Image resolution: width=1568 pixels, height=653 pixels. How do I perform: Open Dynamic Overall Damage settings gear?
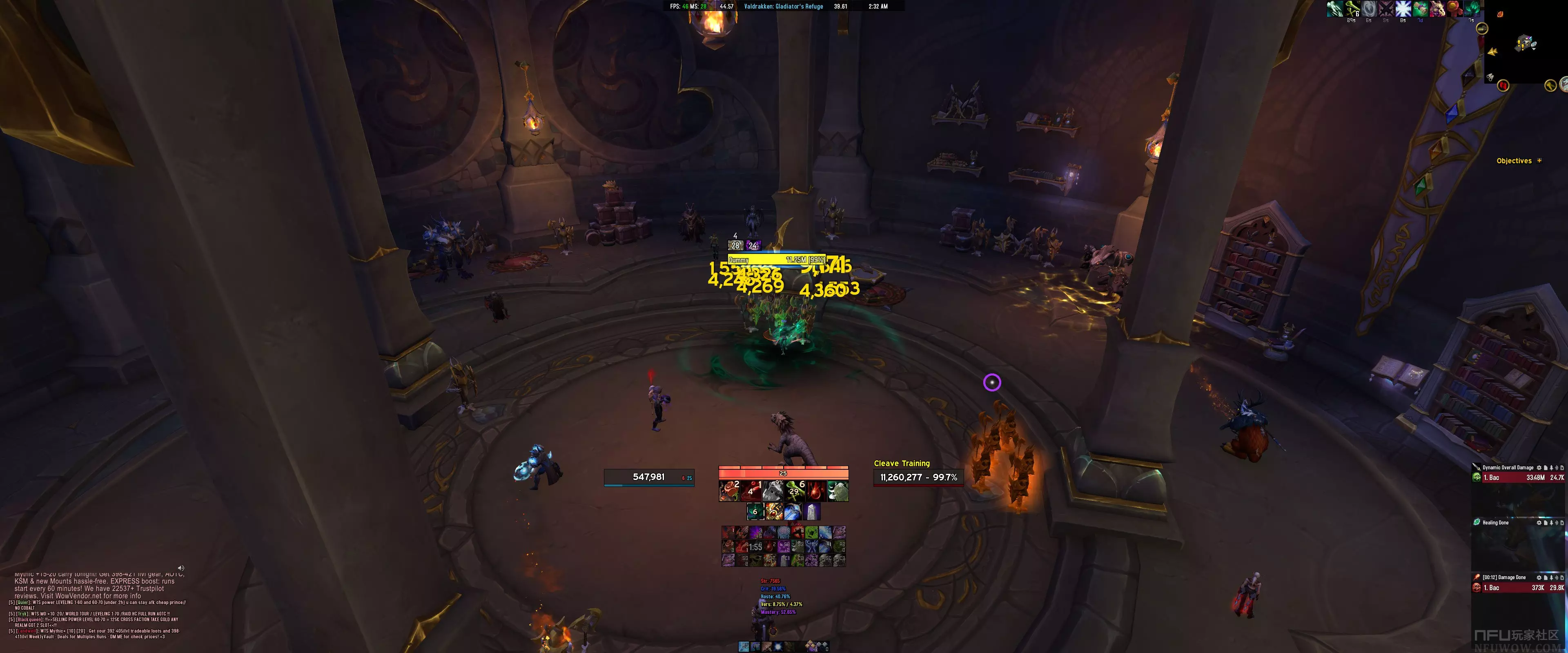(x=1539, y=468)
